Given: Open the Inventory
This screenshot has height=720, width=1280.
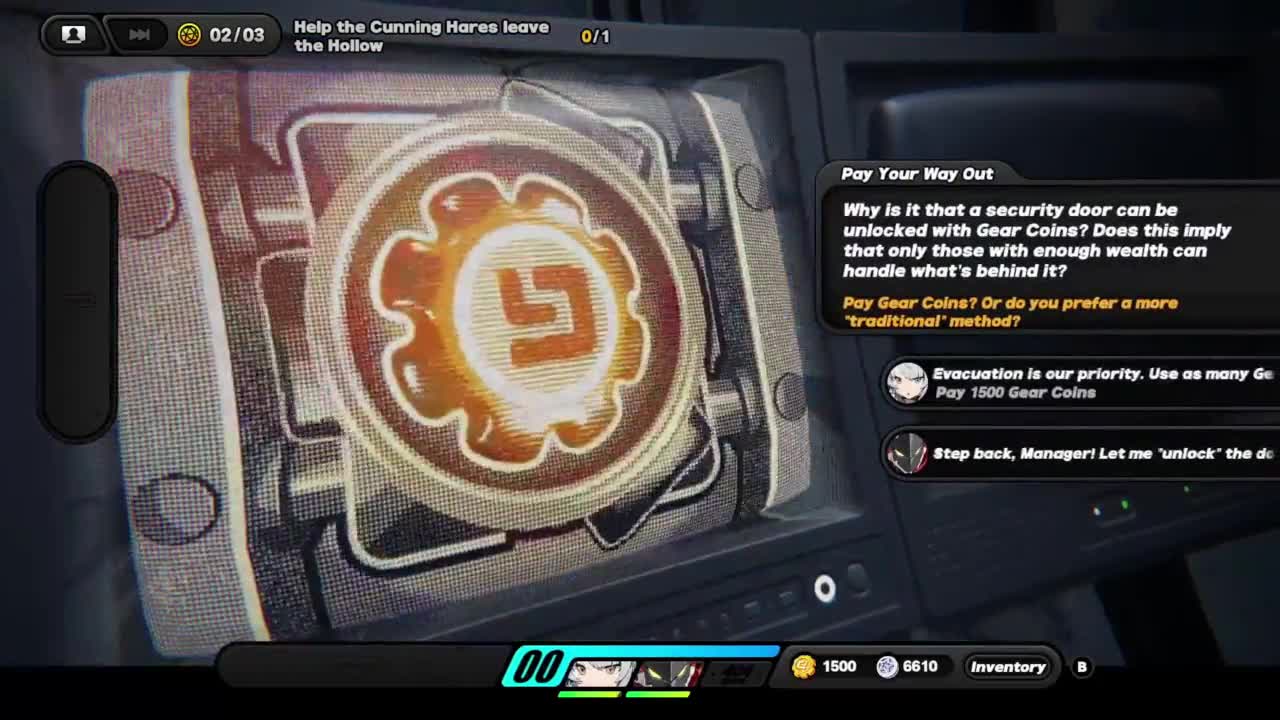Looking at the screenshot, I should pos(1007,667).
